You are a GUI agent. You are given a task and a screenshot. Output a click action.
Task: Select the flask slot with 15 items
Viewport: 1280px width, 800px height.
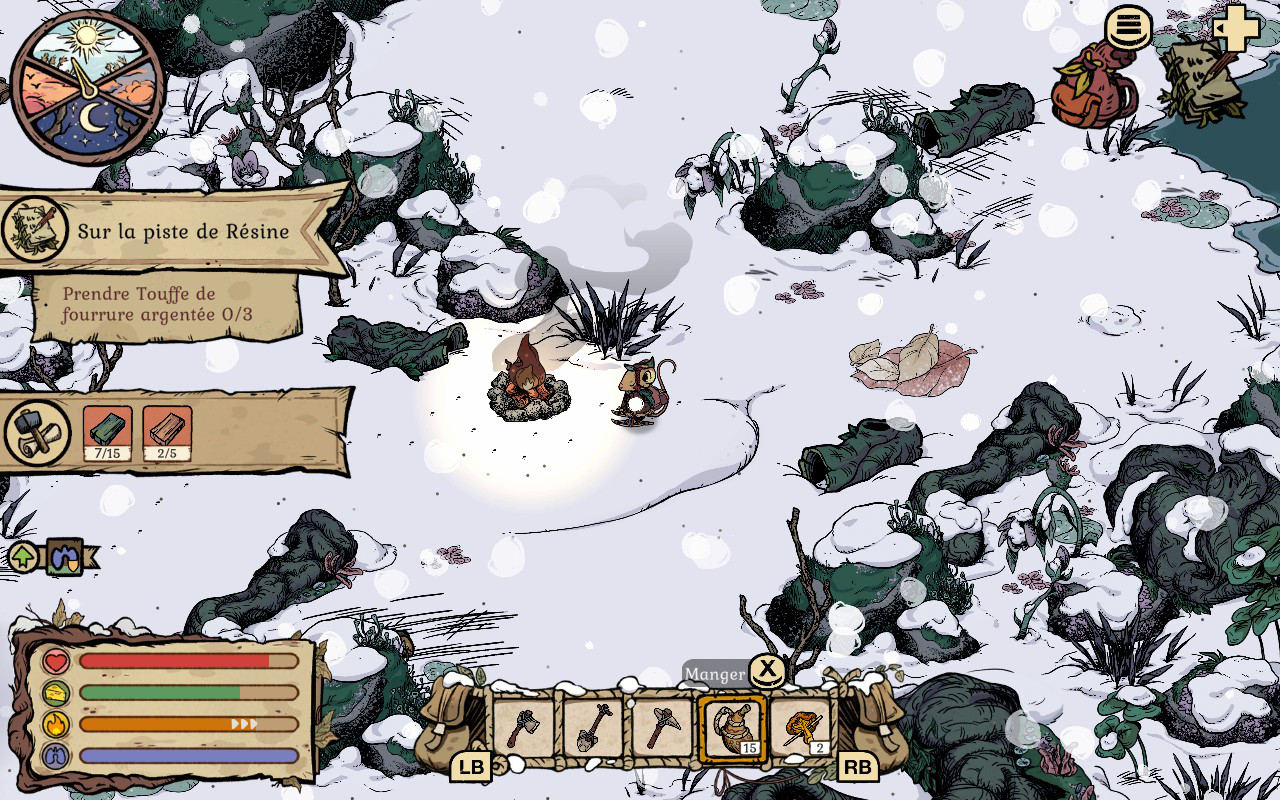click(x=733, y=728)
